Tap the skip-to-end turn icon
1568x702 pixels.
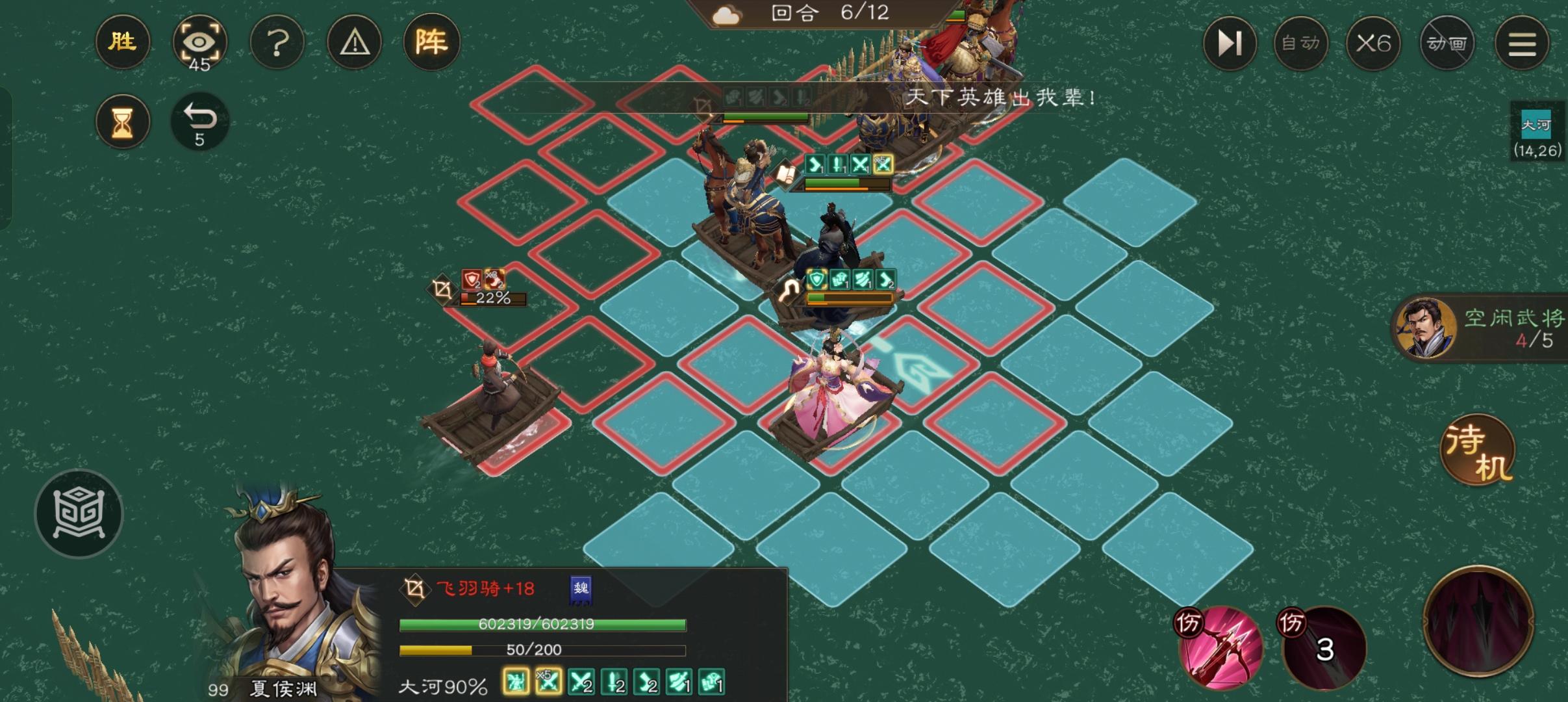[1230, 43]
